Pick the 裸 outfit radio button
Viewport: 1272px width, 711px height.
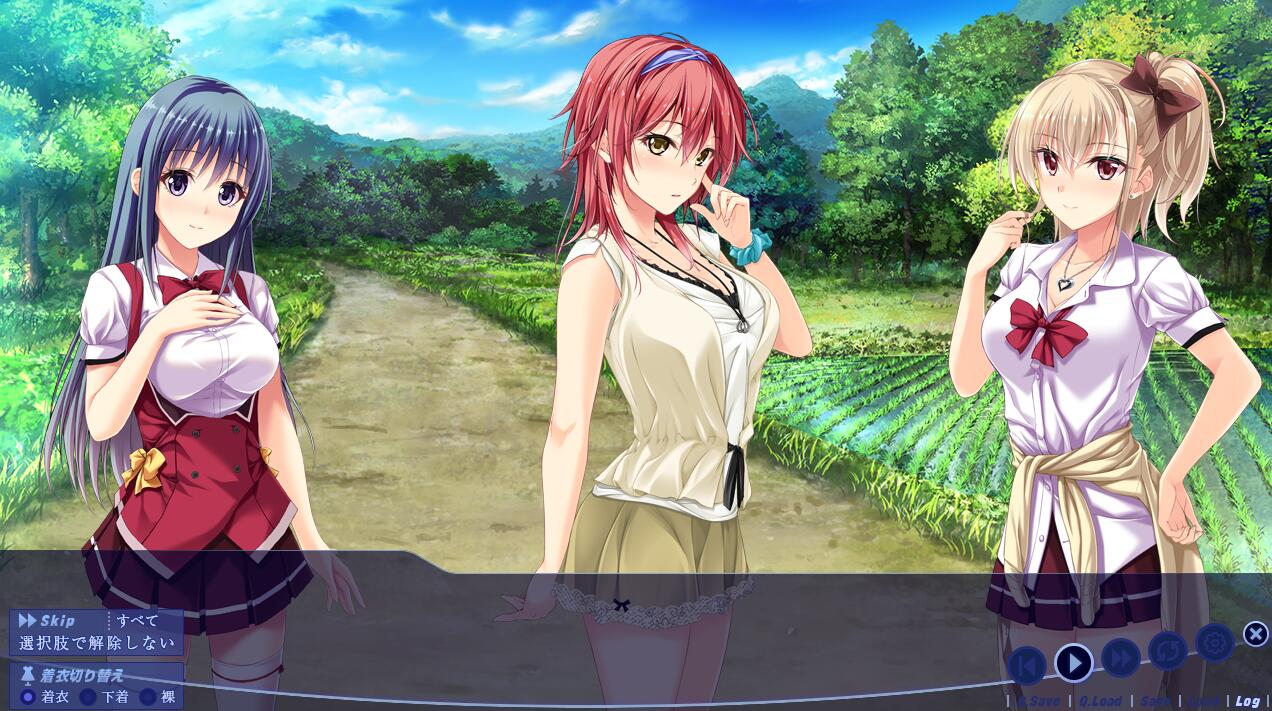tap(148, 697)
